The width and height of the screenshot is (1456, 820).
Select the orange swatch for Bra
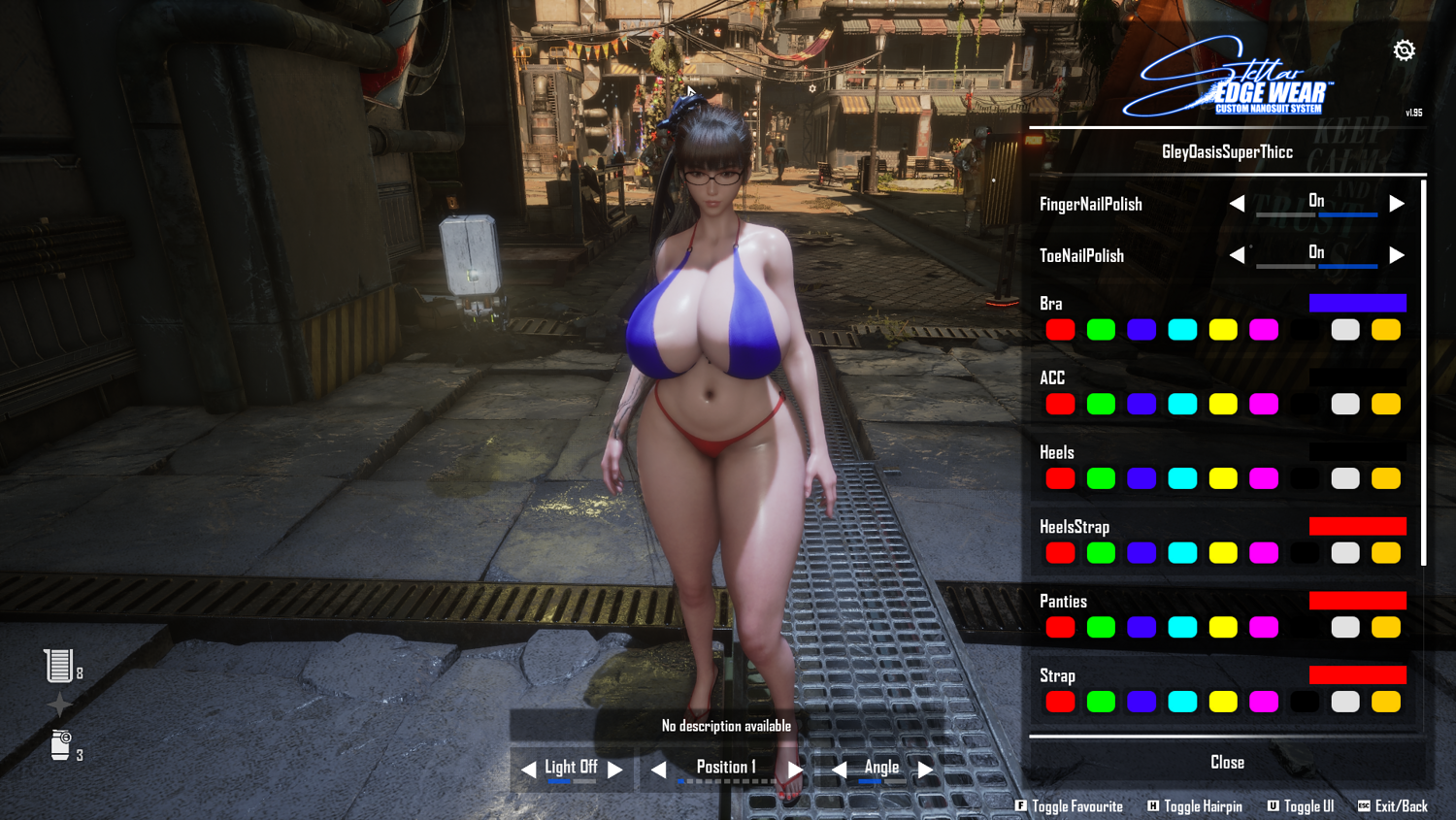1386,330
